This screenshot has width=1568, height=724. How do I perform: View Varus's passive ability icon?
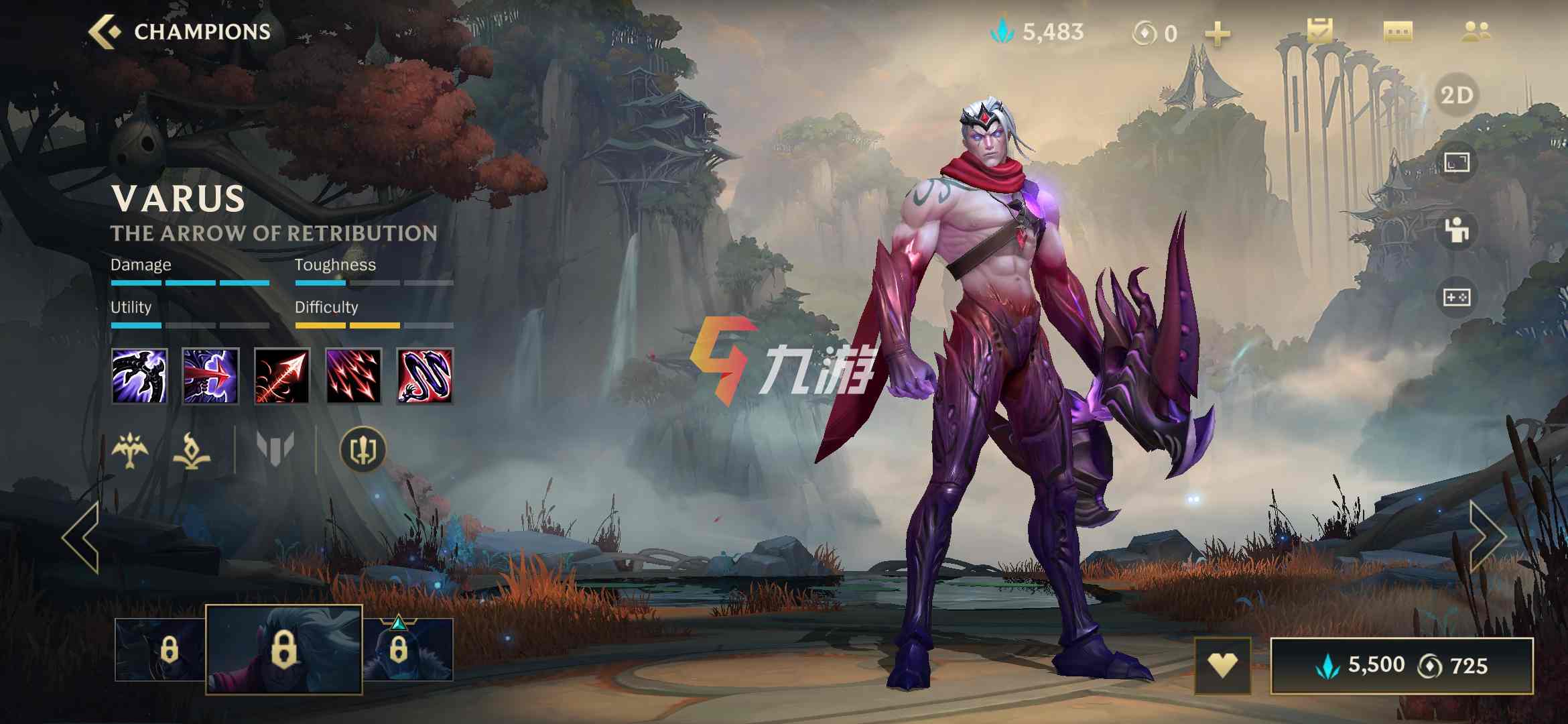139,376
